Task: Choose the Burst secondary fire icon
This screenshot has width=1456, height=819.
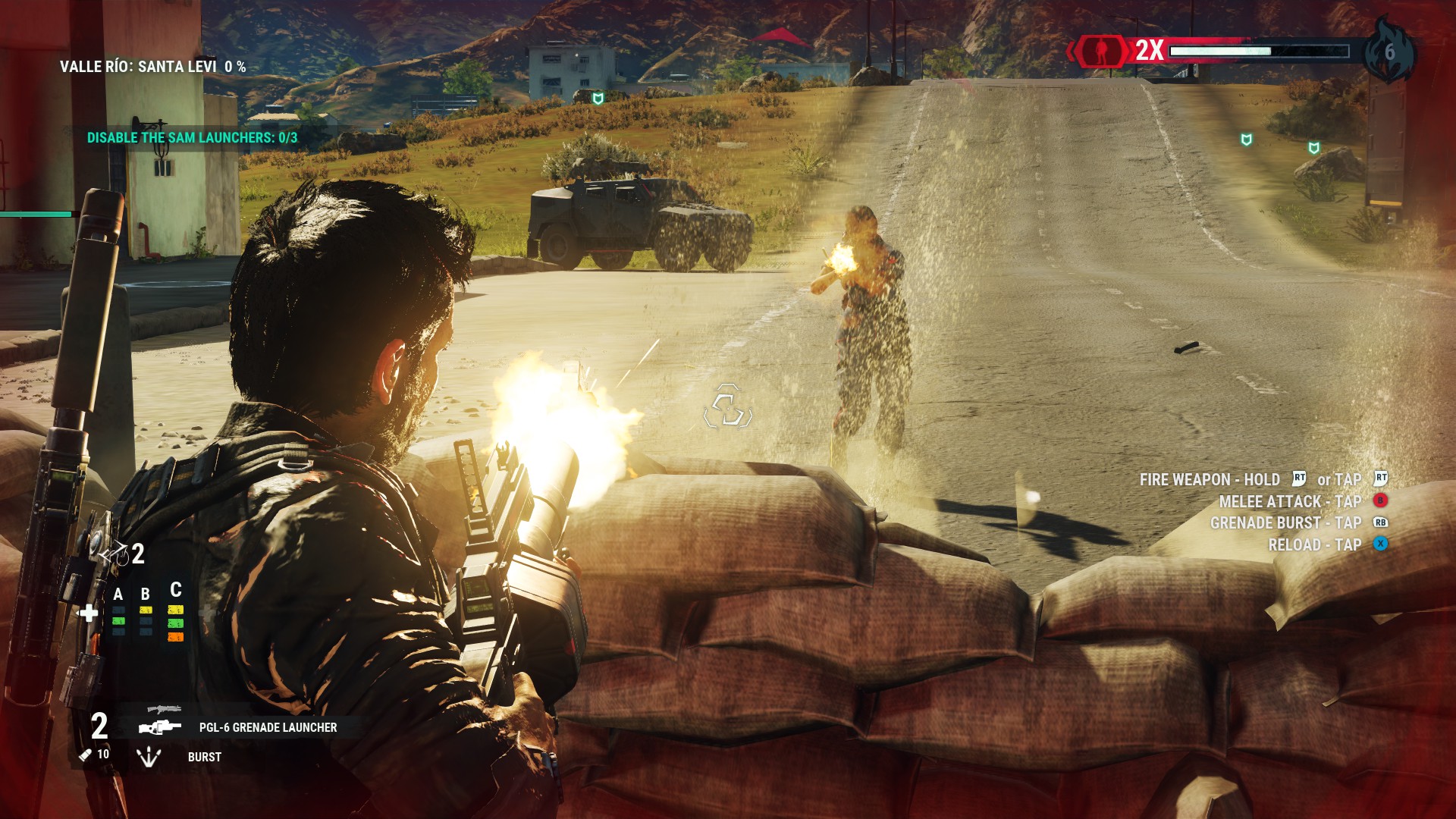Action: tap(149, 756)
